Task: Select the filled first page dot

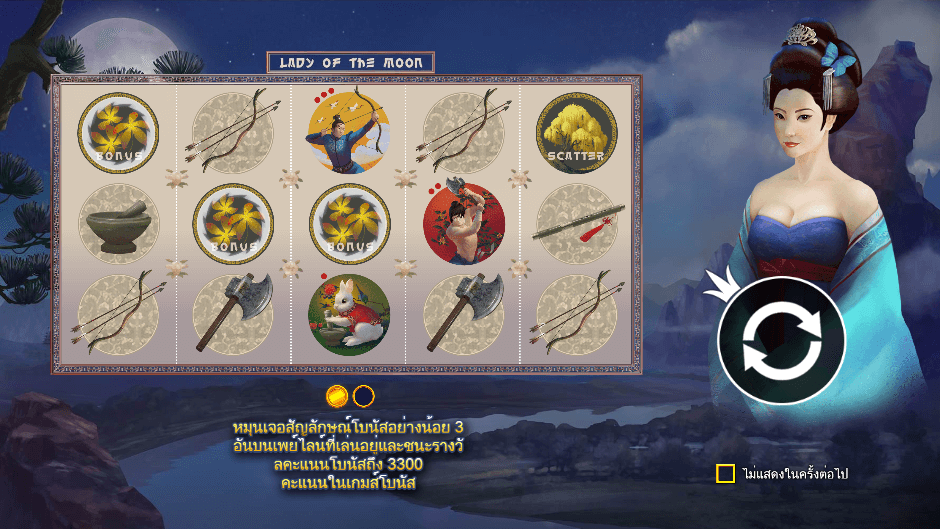Action: [338, 395]
